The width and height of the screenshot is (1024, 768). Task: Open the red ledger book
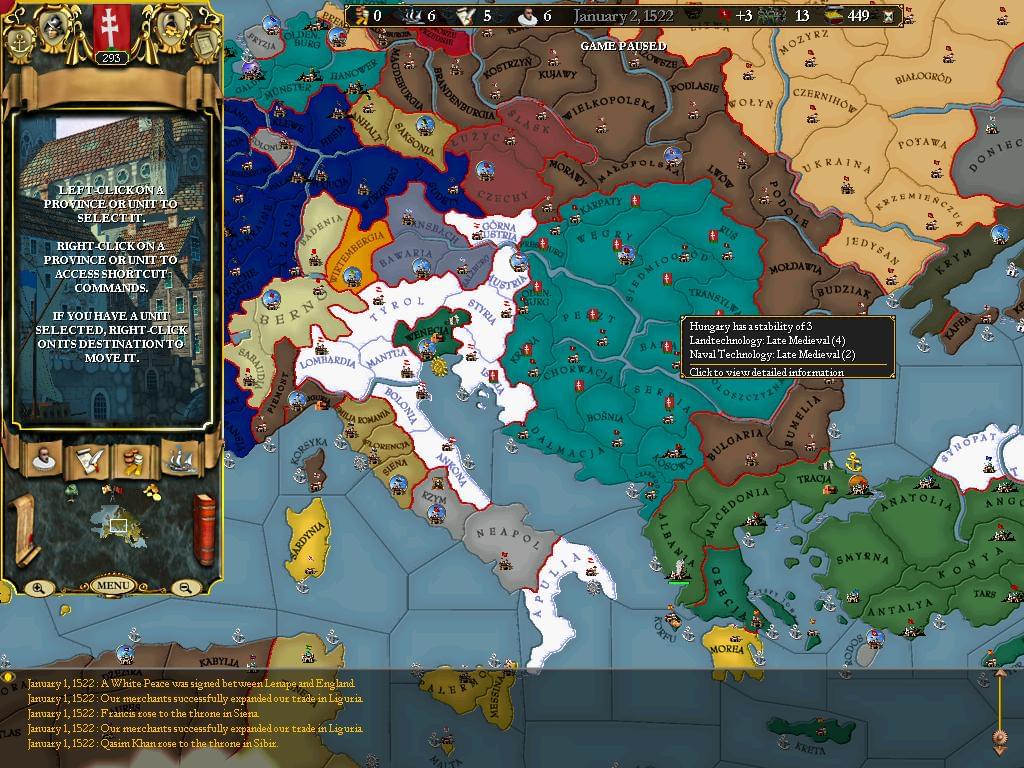204,530
